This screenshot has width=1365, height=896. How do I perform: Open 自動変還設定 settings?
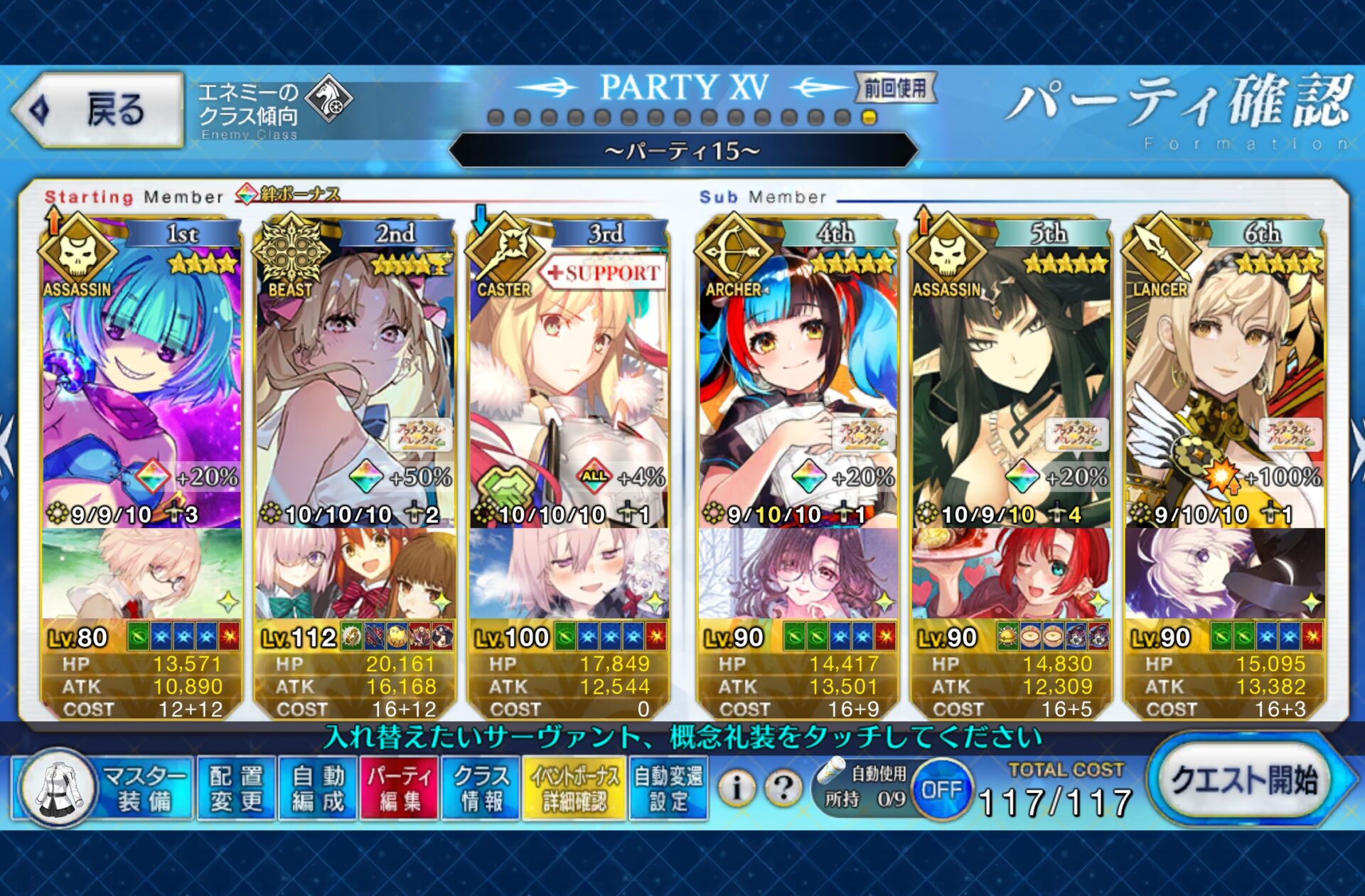tap(668, 788)
